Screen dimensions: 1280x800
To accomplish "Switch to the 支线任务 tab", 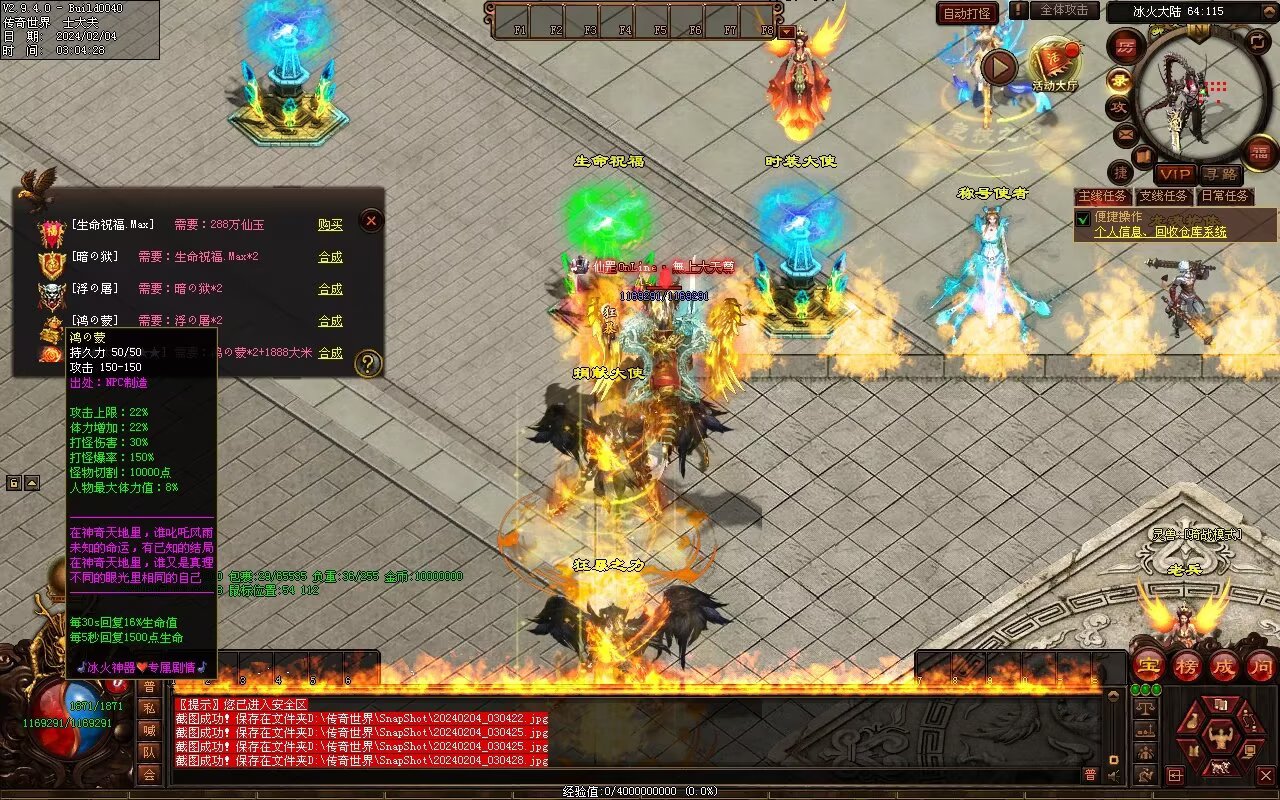I will [x=1164, y=196].
